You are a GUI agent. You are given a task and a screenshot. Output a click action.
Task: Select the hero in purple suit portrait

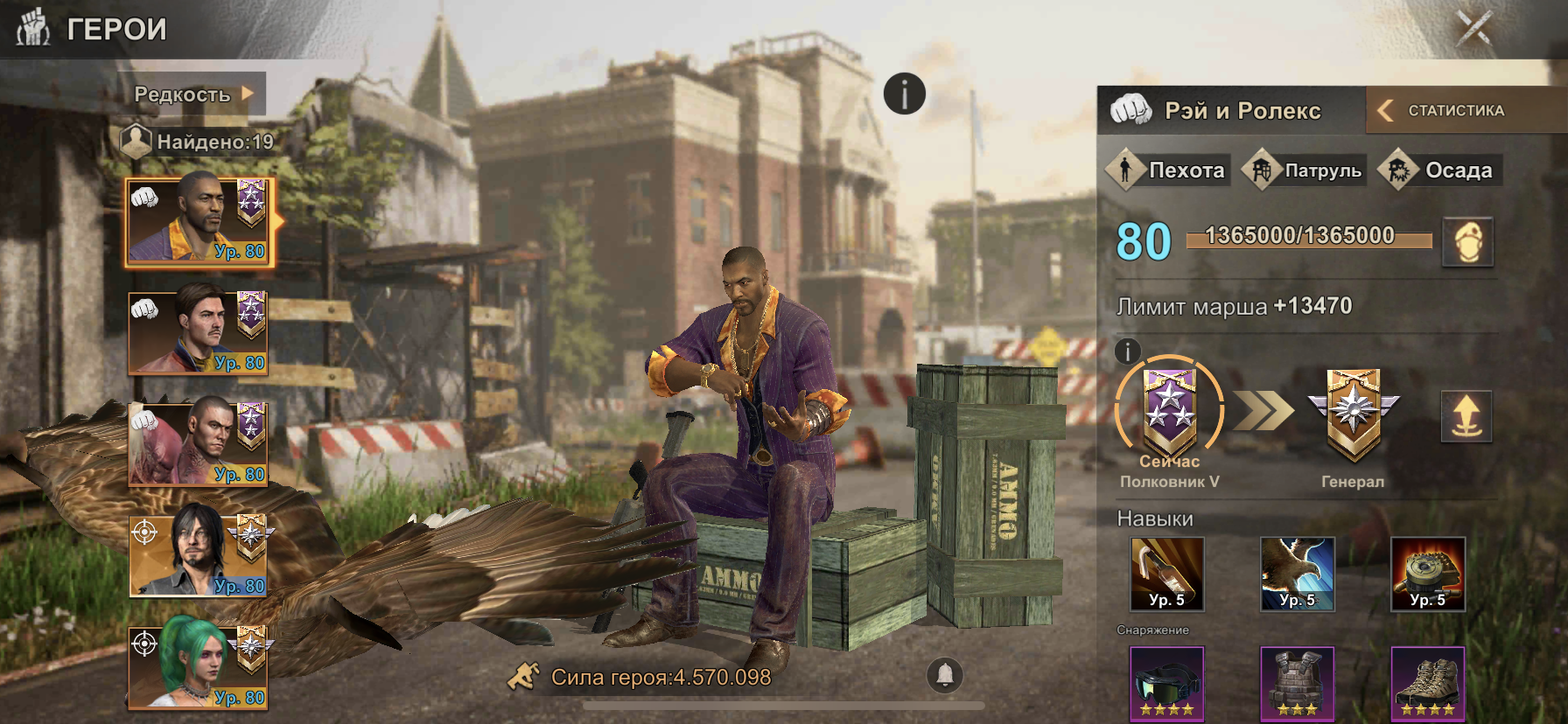tap(199, 222)
